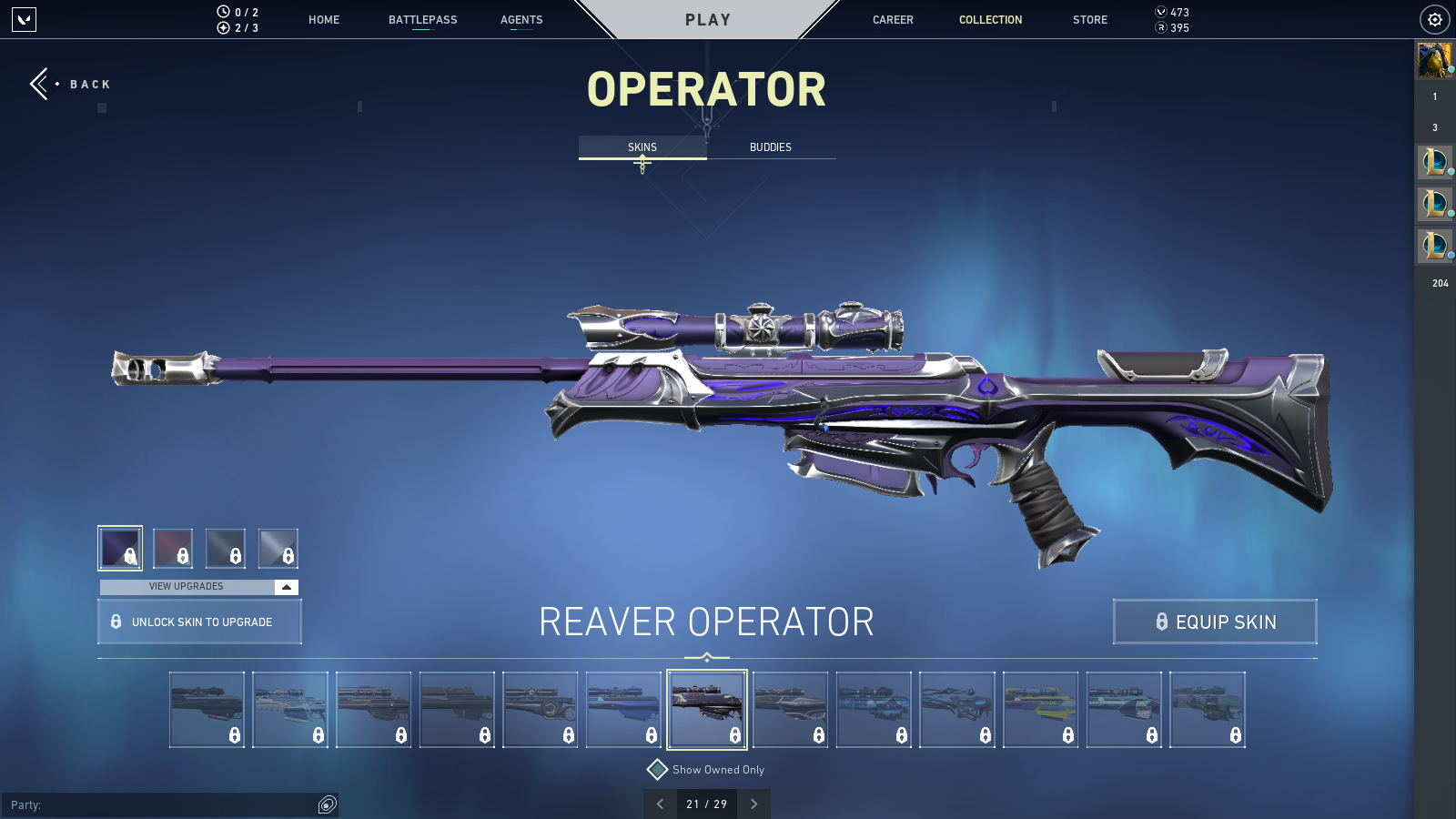Image resolution: width=1456 pixels, height=819 pixels.
Task: Switch to the Buddies tab
Action: coord(771,147)
